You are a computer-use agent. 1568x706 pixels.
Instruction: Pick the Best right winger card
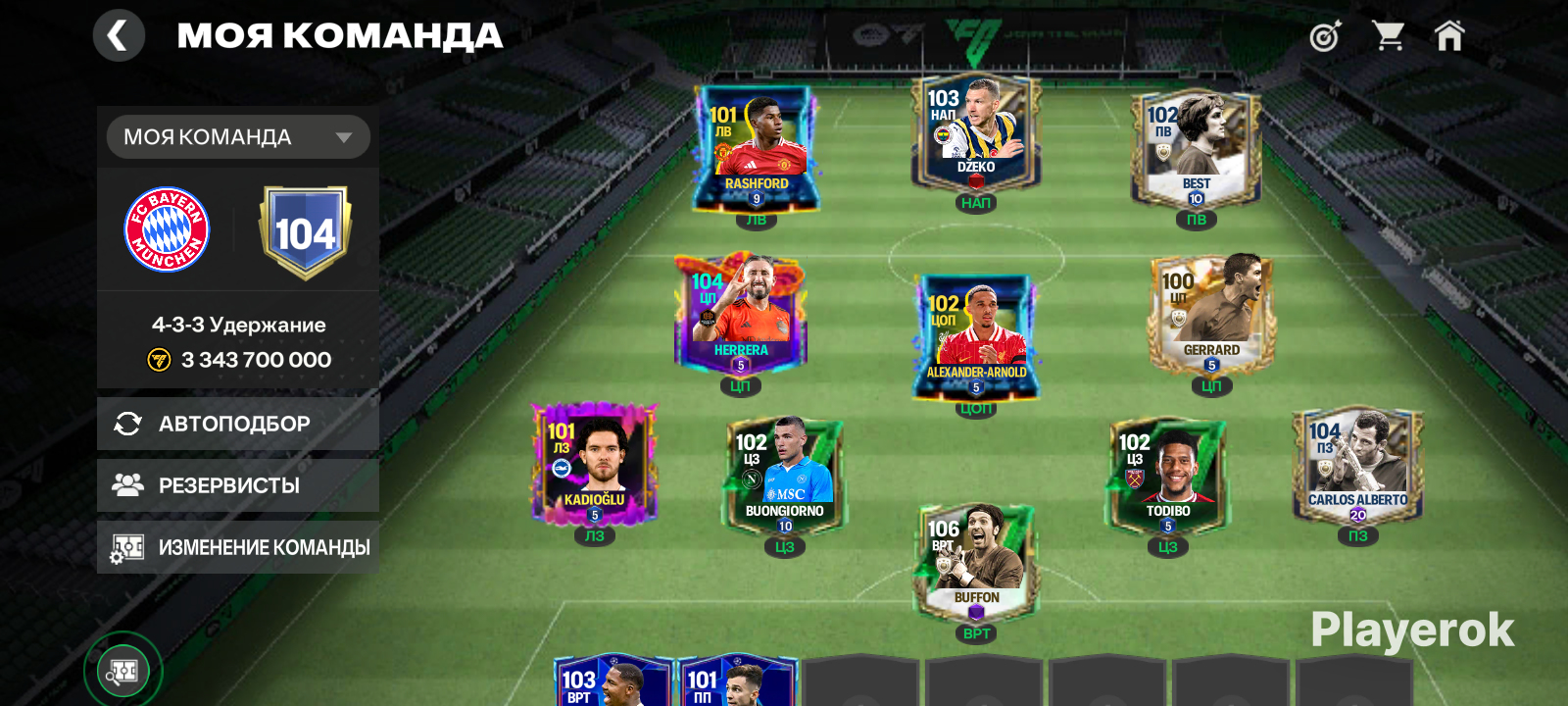pos(1196,149)
